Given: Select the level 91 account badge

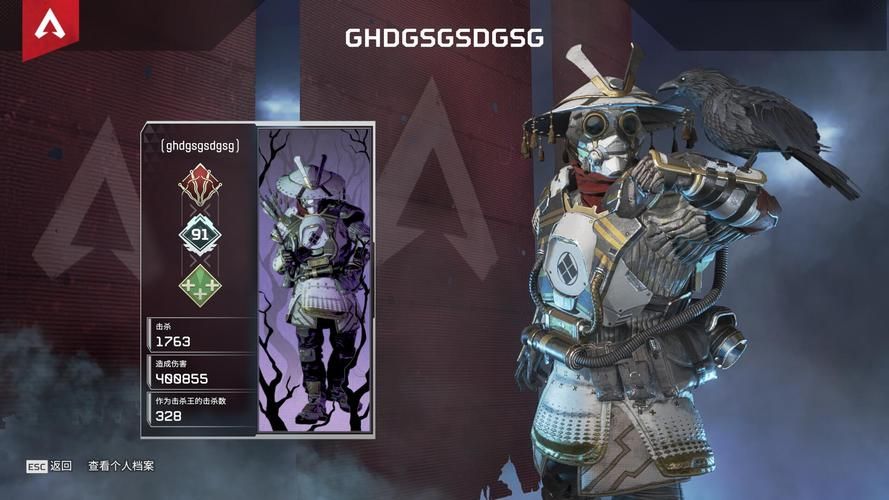Looking at the screenshot, I should coord(199,235).
